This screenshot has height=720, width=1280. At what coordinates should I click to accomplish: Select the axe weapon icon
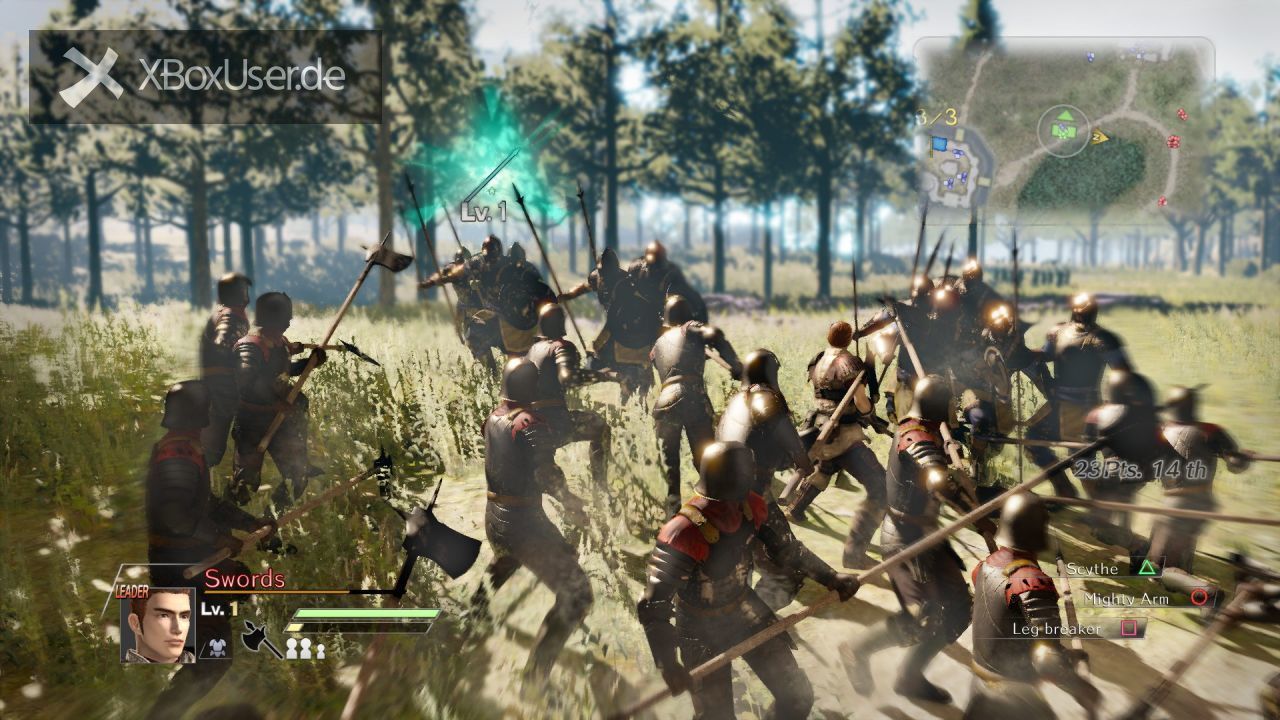tap(261, 639)
